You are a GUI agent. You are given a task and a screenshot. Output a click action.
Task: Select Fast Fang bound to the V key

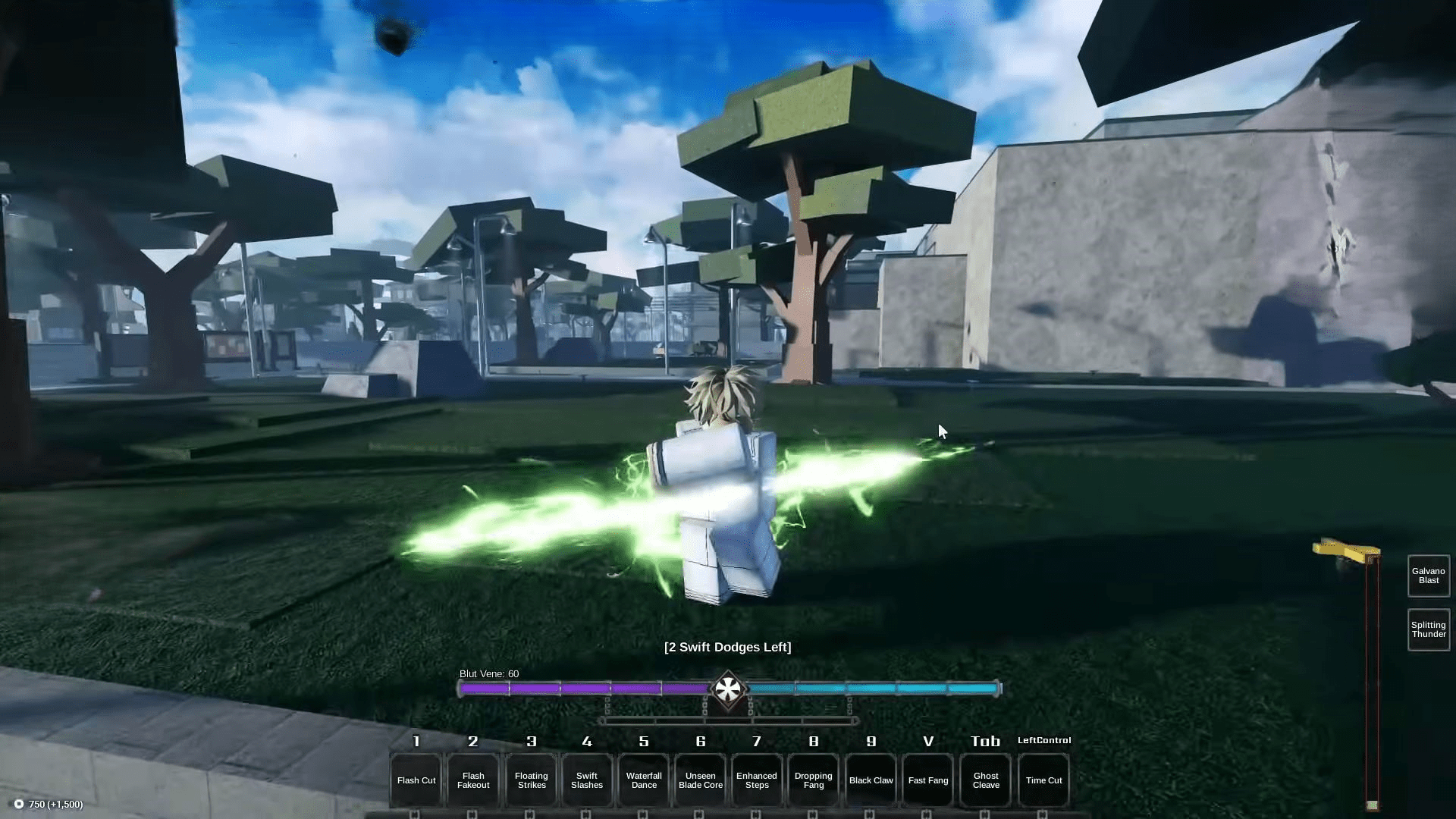pyautogui.click(x=927, y=780)
